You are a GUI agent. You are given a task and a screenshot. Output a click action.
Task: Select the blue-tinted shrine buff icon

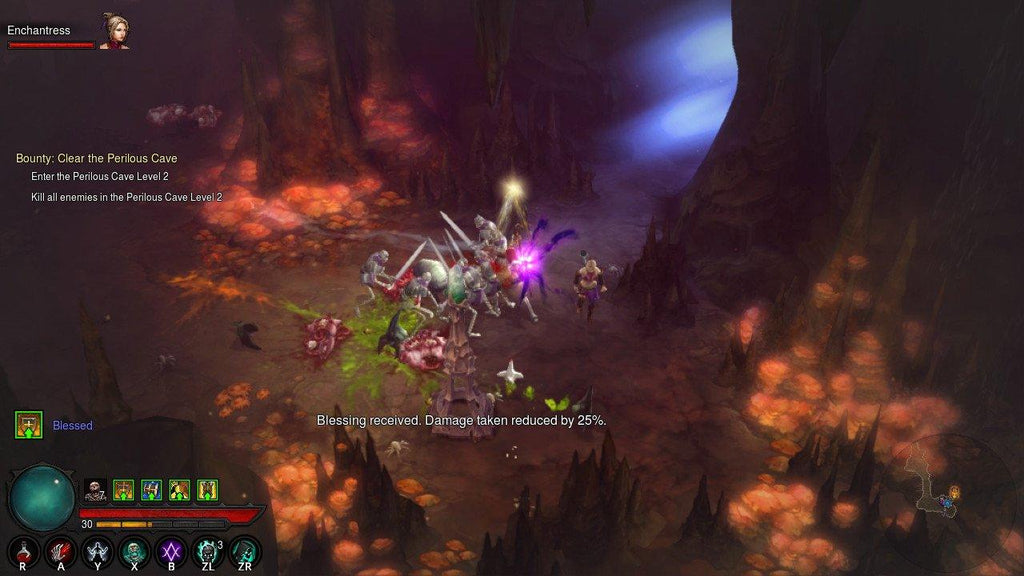point(151,490)
